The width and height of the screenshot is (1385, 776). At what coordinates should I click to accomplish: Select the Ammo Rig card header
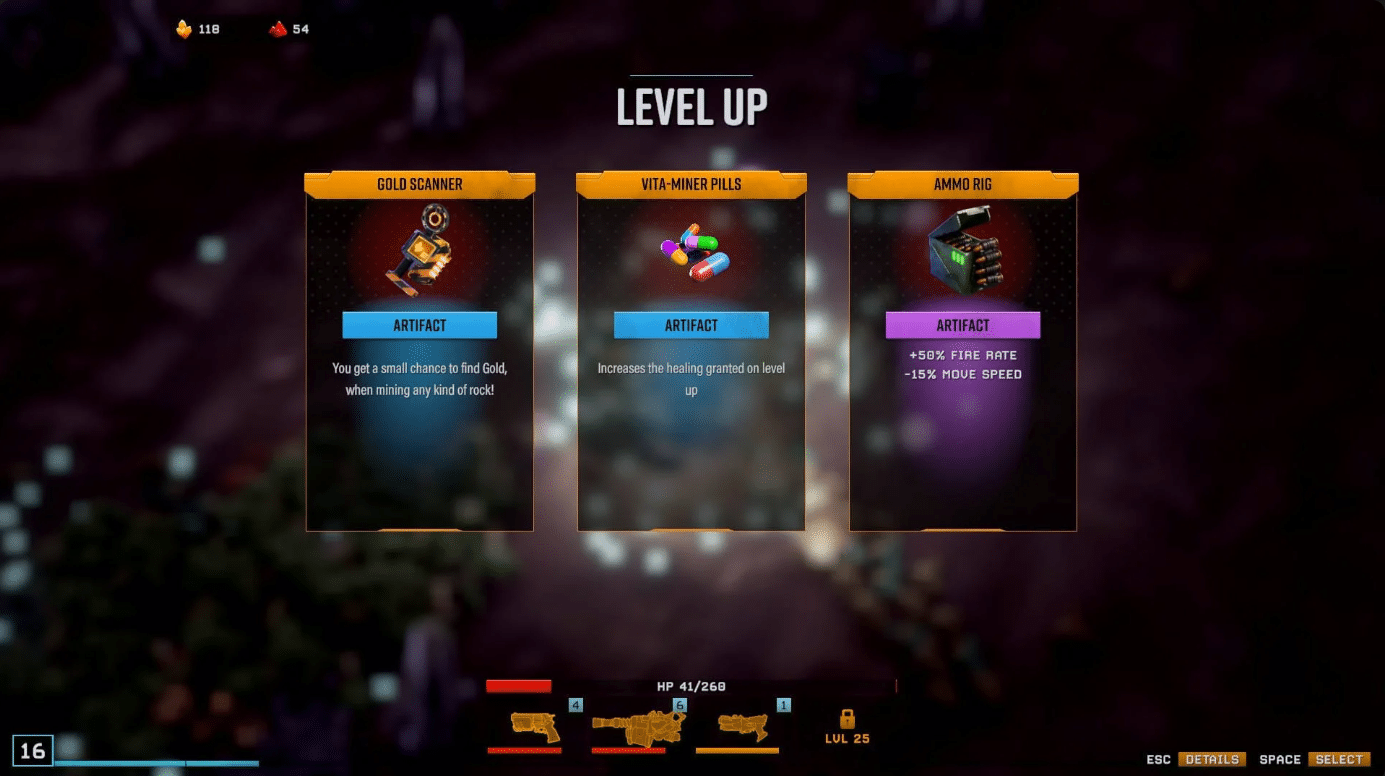pos(962,184)
